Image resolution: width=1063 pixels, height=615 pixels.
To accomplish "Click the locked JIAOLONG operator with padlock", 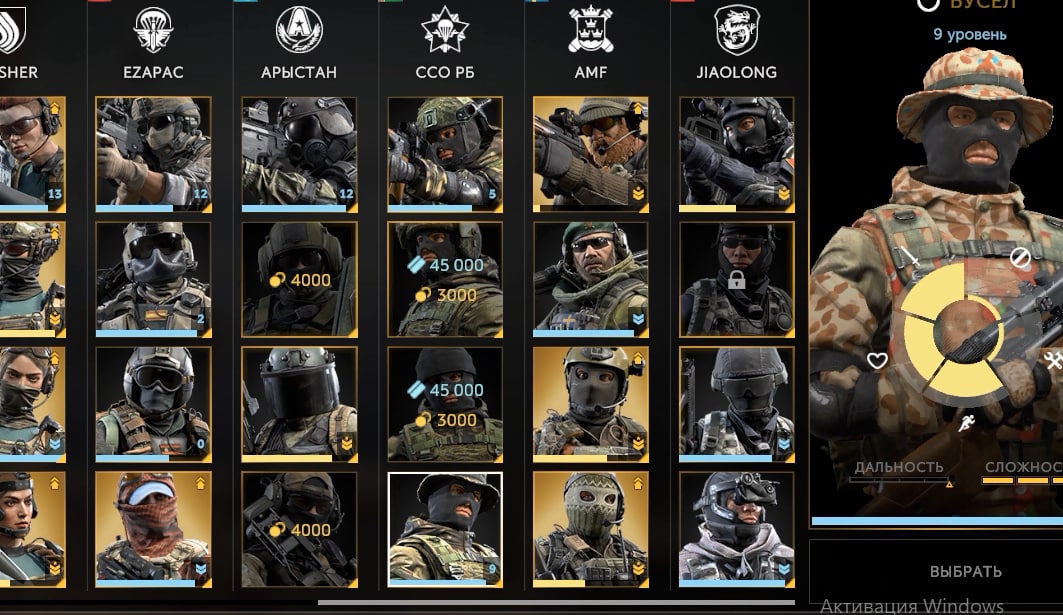I will tap(737, 278).
